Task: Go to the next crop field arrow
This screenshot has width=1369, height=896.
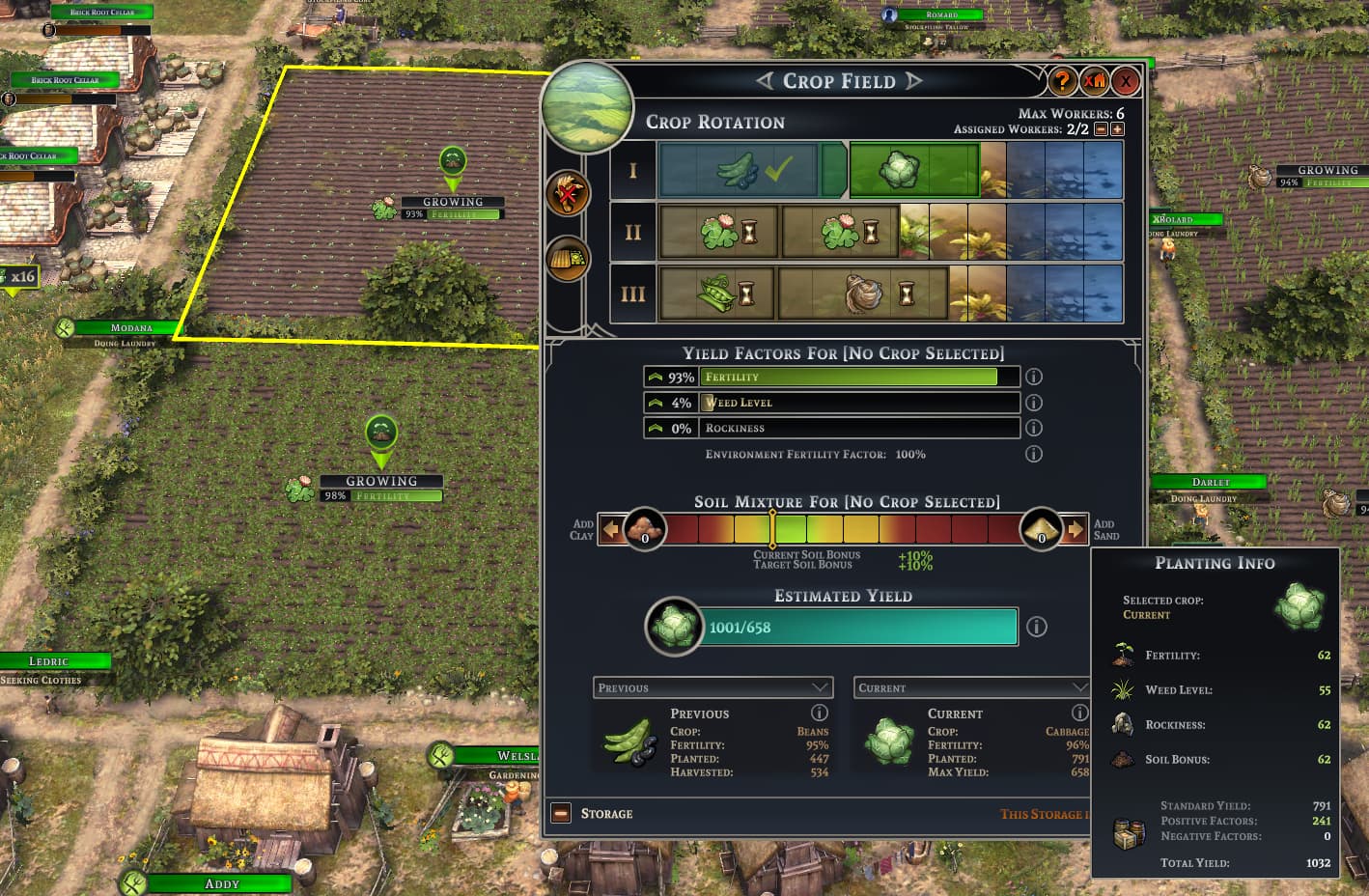Action: click(913, 81)
